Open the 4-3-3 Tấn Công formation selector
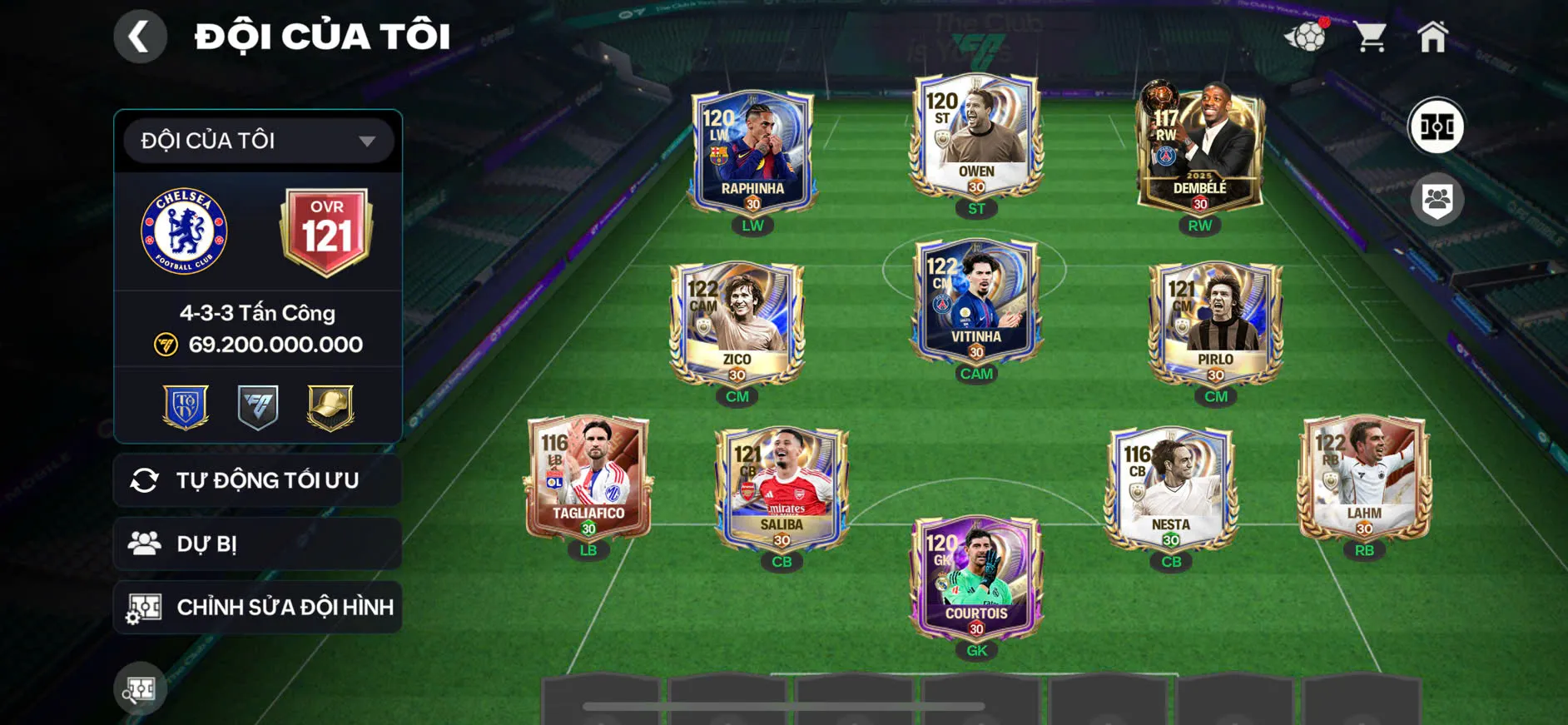The width and height of the screenshot is (1568, 725). (256, 312)
